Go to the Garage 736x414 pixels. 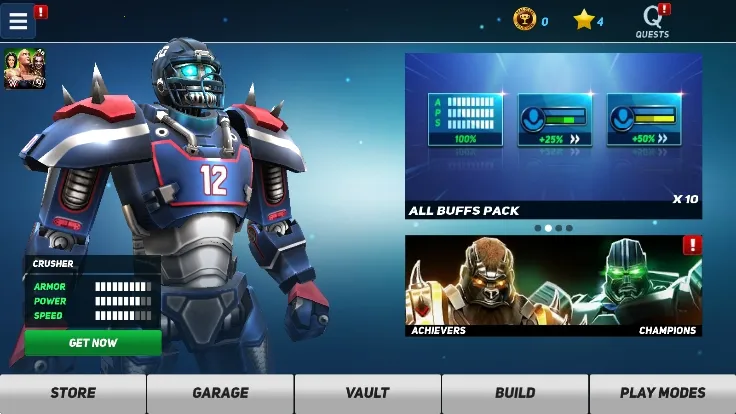[220, 393]
